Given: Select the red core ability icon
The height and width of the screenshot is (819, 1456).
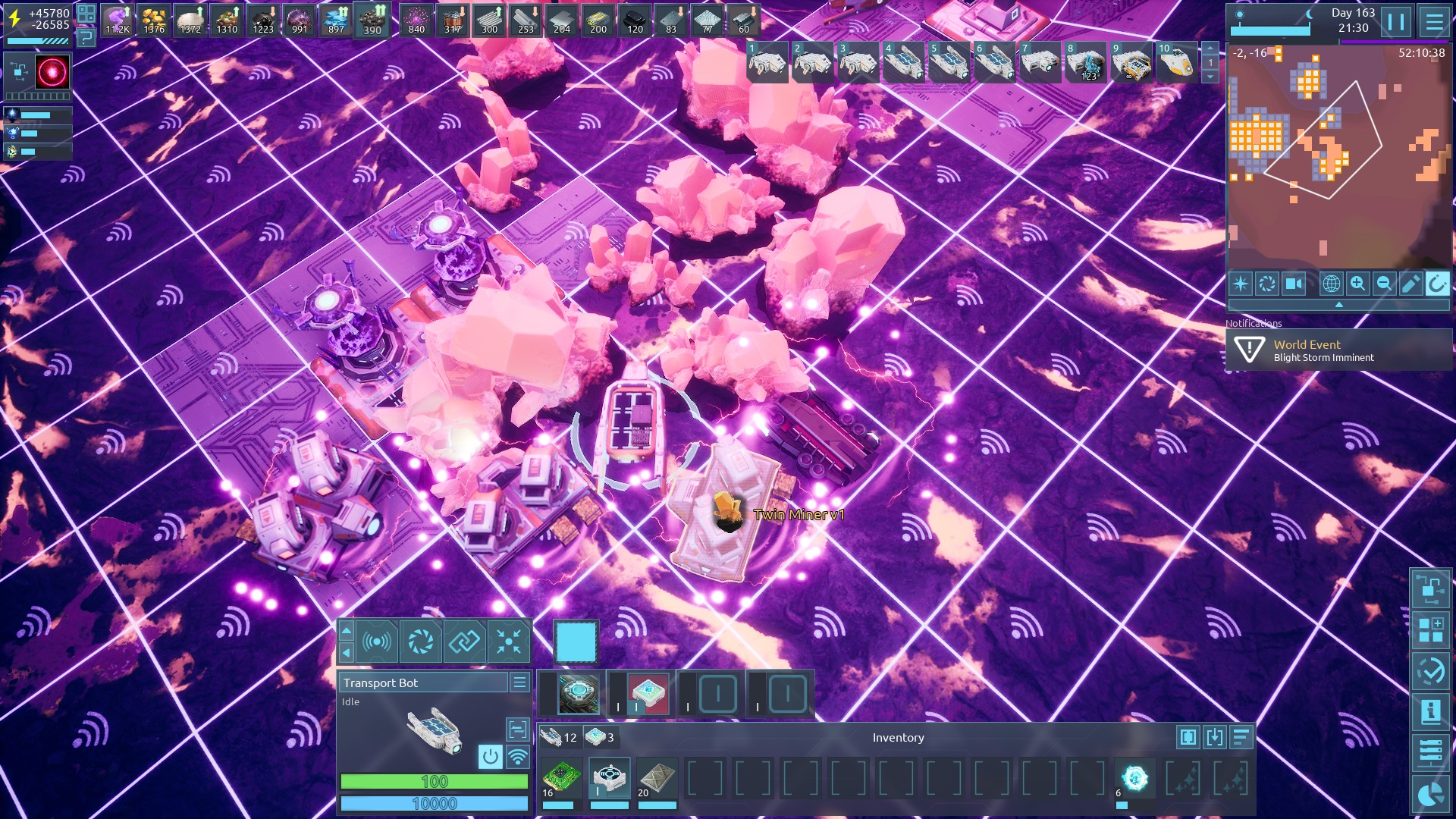Looking at the screenshot, I should (x=52, y=72).
